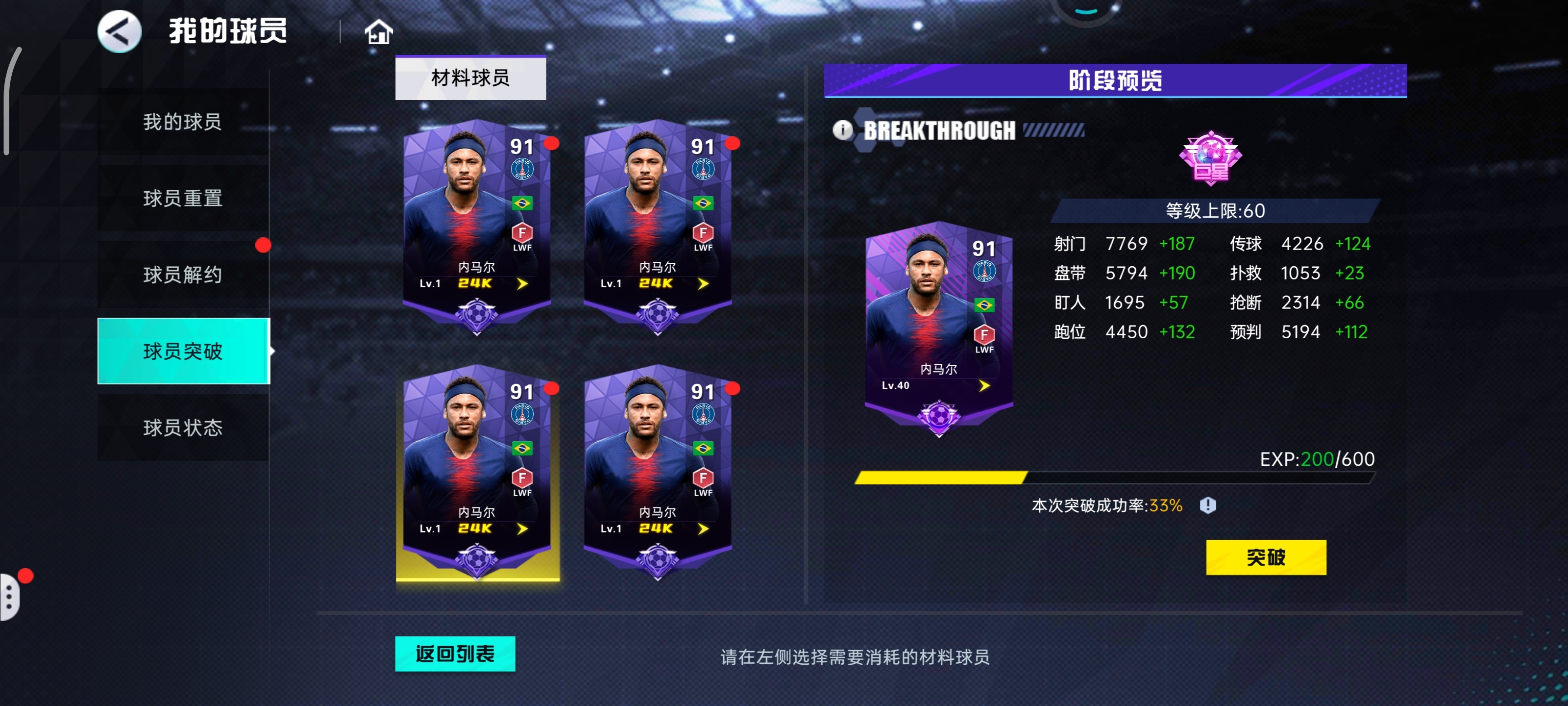Click the info icon beside BREAKTHROUGH

click(843, 130)
